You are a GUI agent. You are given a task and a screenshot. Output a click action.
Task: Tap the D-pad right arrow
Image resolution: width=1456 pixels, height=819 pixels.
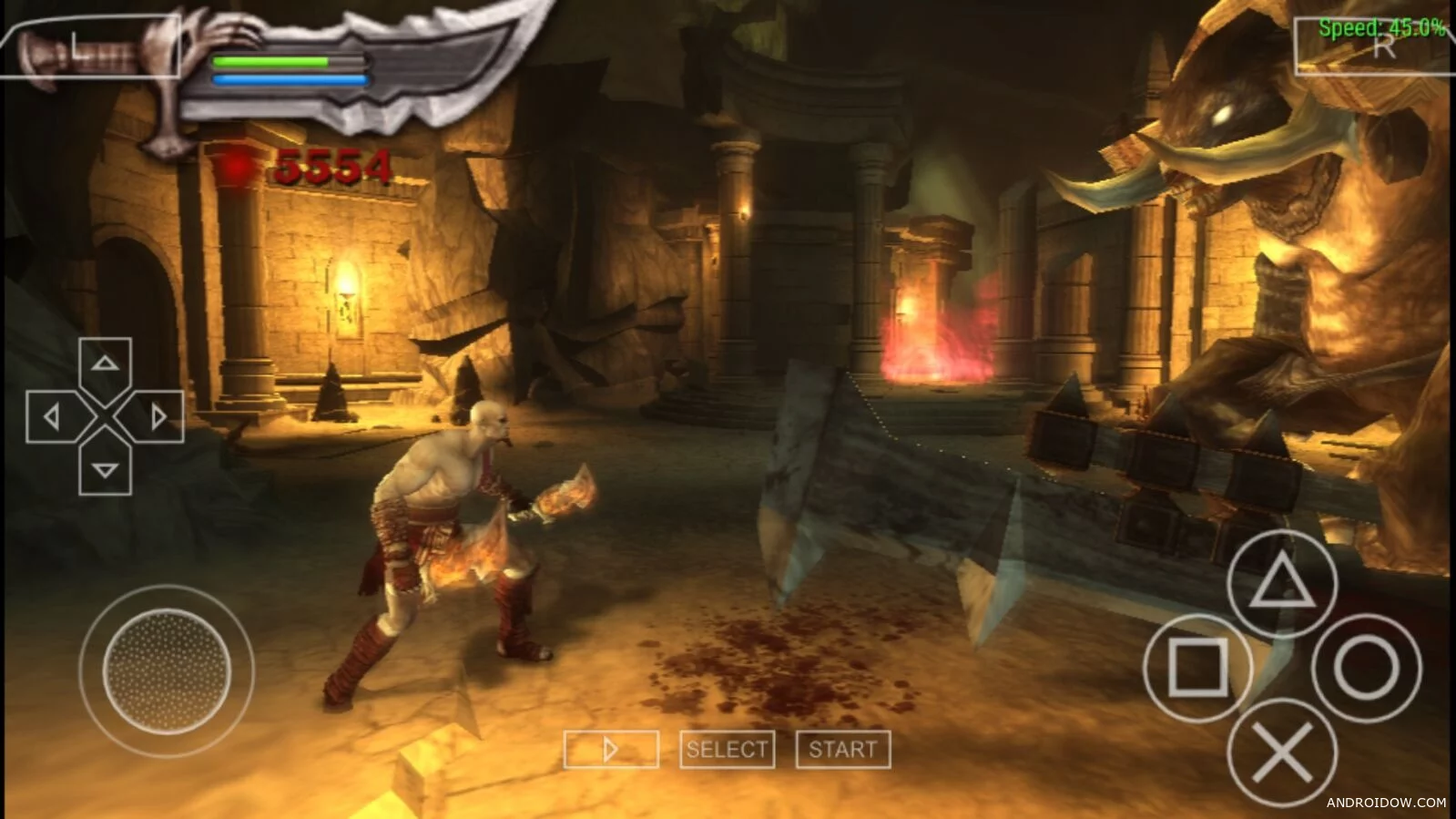pyautogui.click(x=158, y=417)
